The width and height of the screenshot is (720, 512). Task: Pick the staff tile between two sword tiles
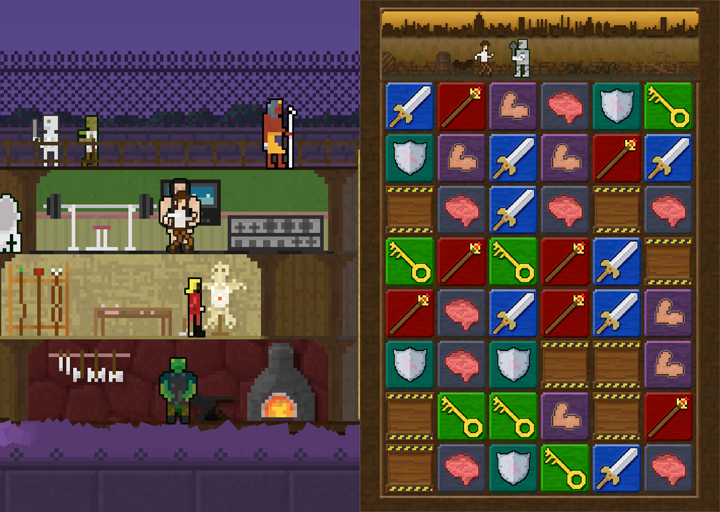point(565,313)
